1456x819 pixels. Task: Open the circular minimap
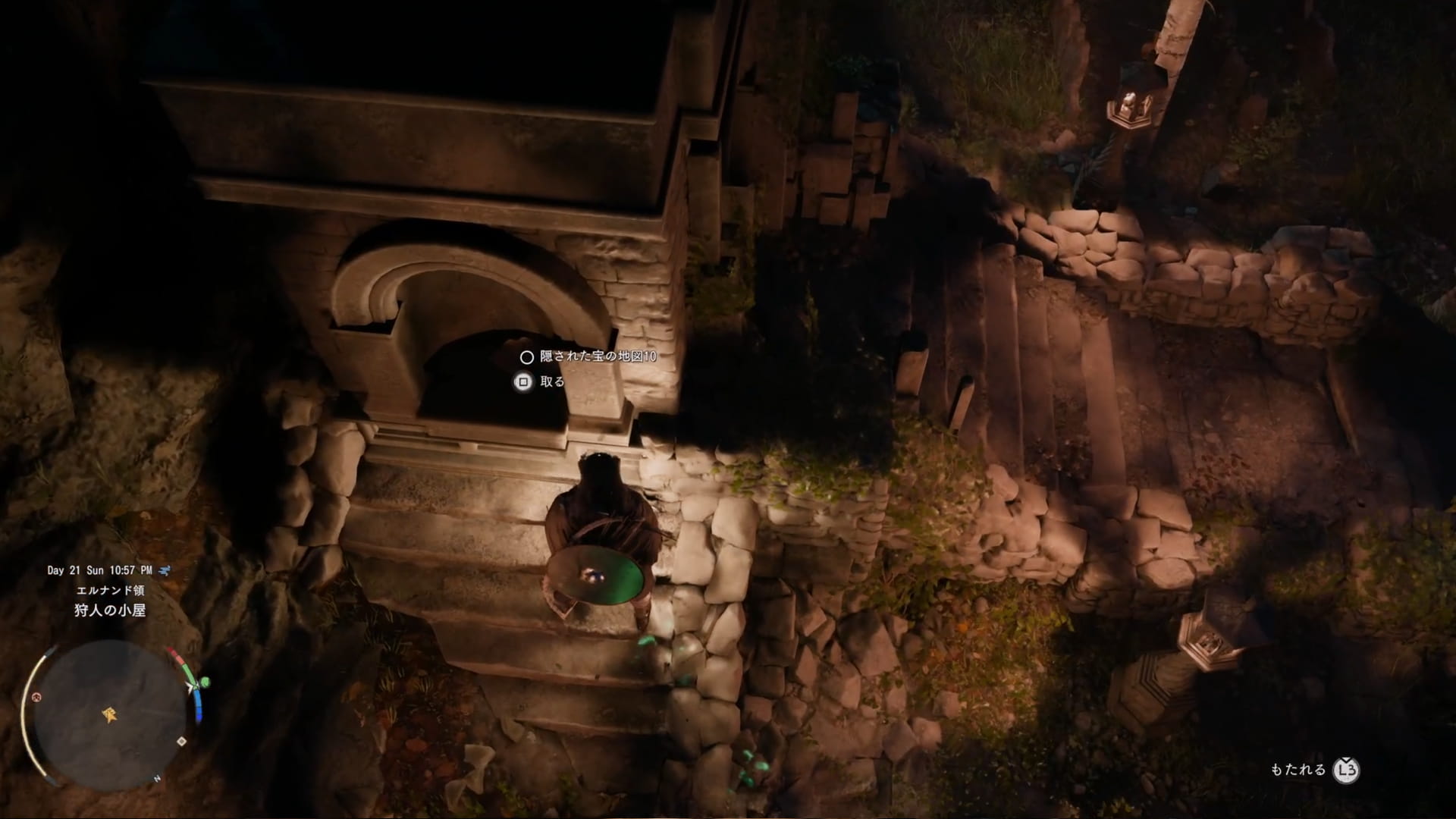[110, 715]
